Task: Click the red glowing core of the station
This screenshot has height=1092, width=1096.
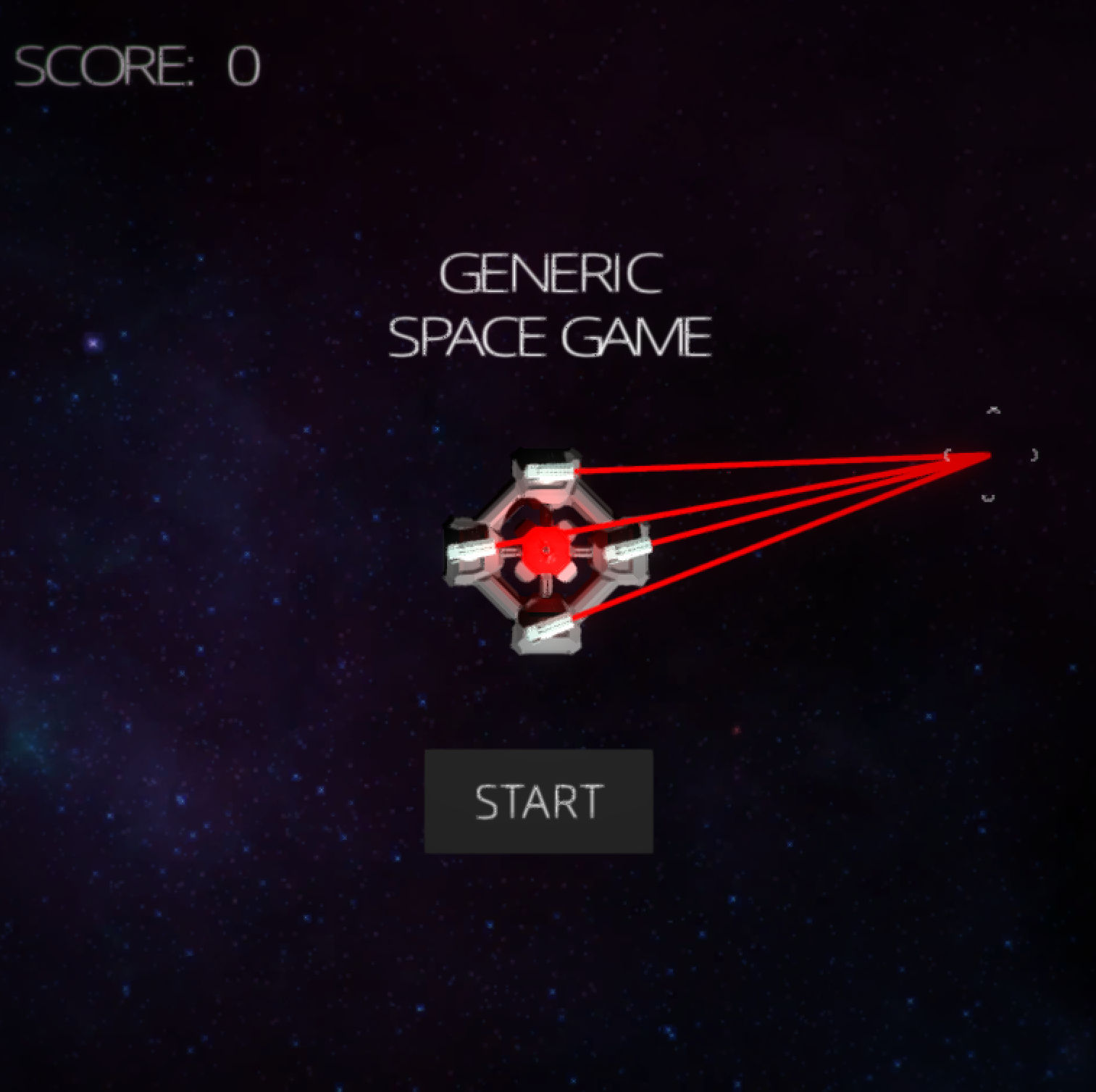Action: click(x=547, y=549)
